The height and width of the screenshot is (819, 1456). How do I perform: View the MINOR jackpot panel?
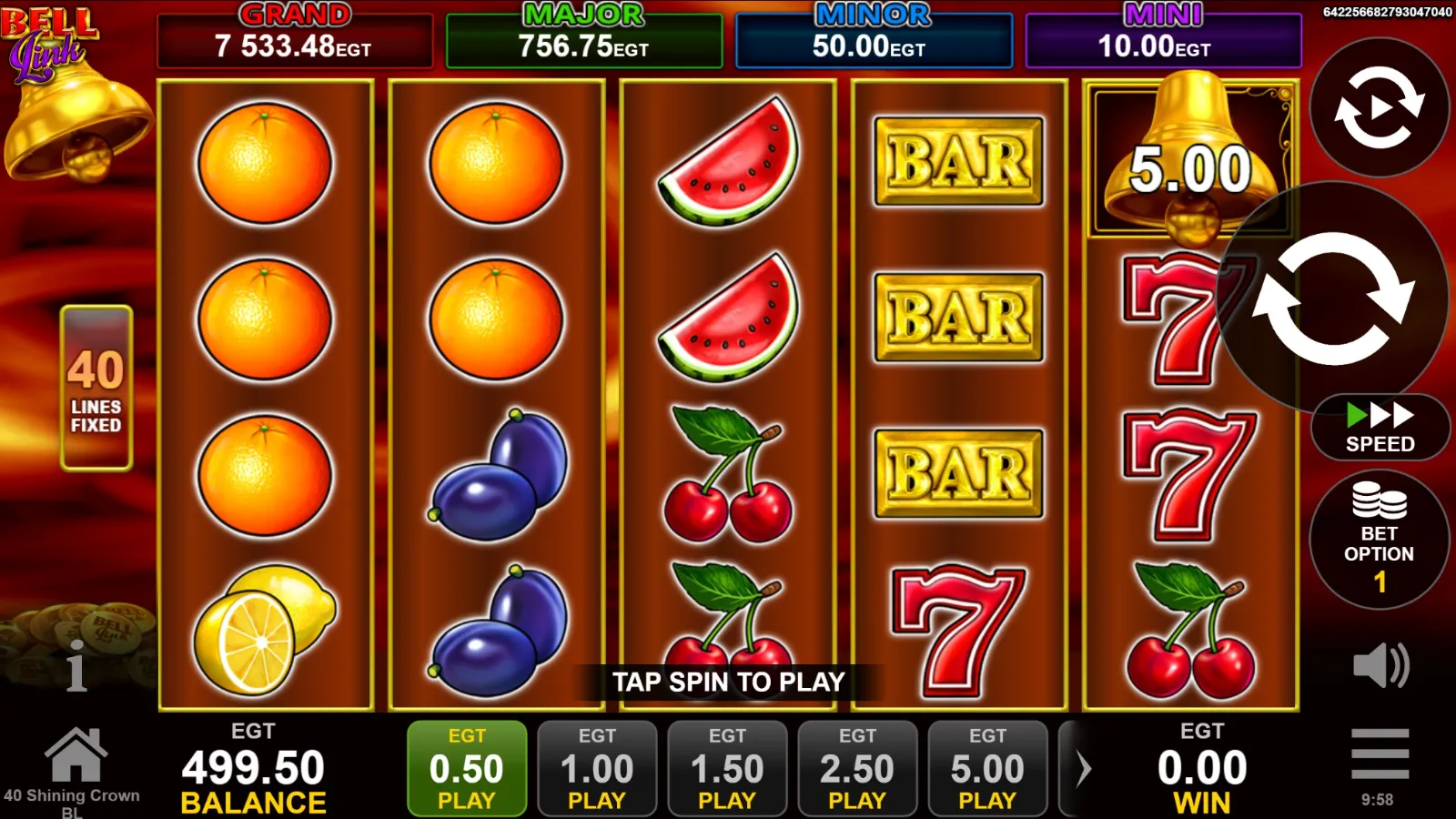(874, 40)
